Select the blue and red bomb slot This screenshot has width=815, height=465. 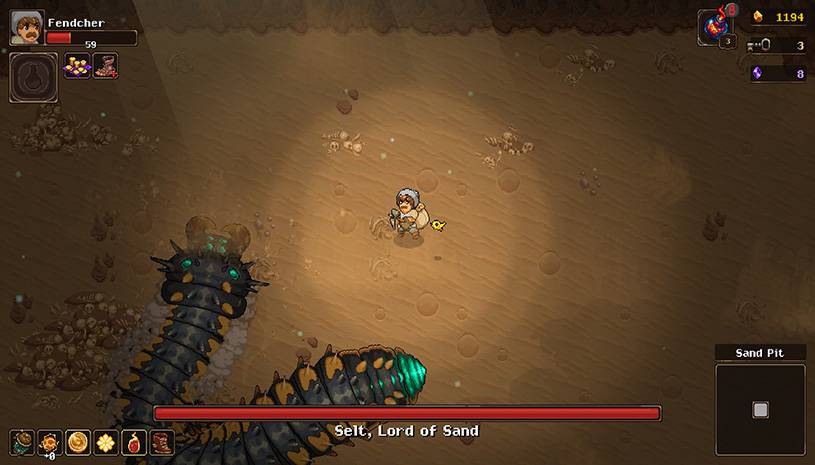coord(716,27)
